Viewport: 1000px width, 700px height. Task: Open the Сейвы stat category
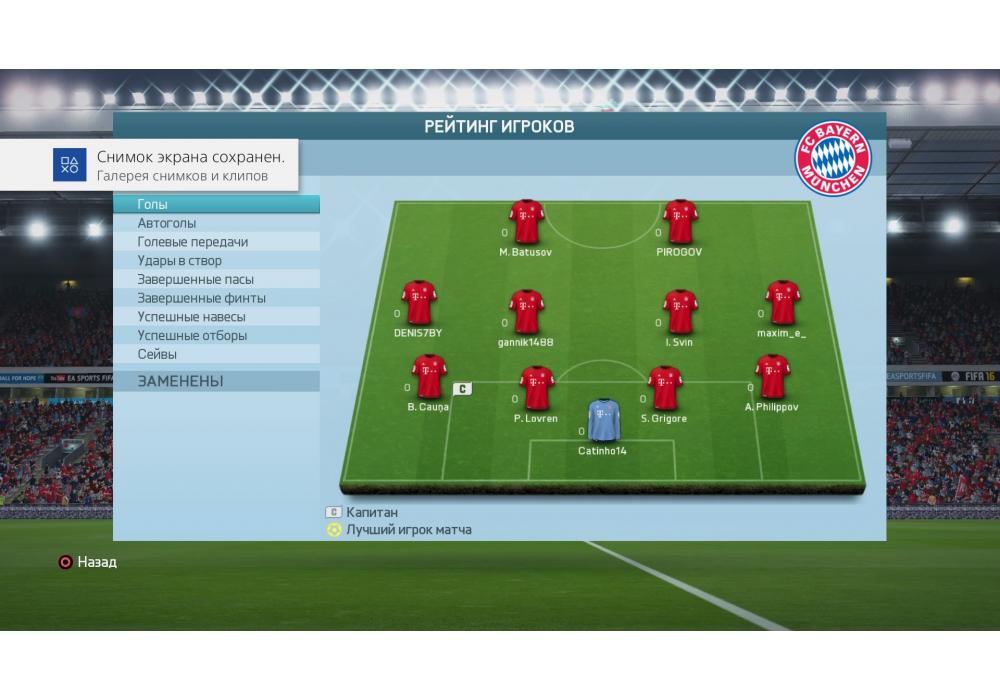click(228, 354)
